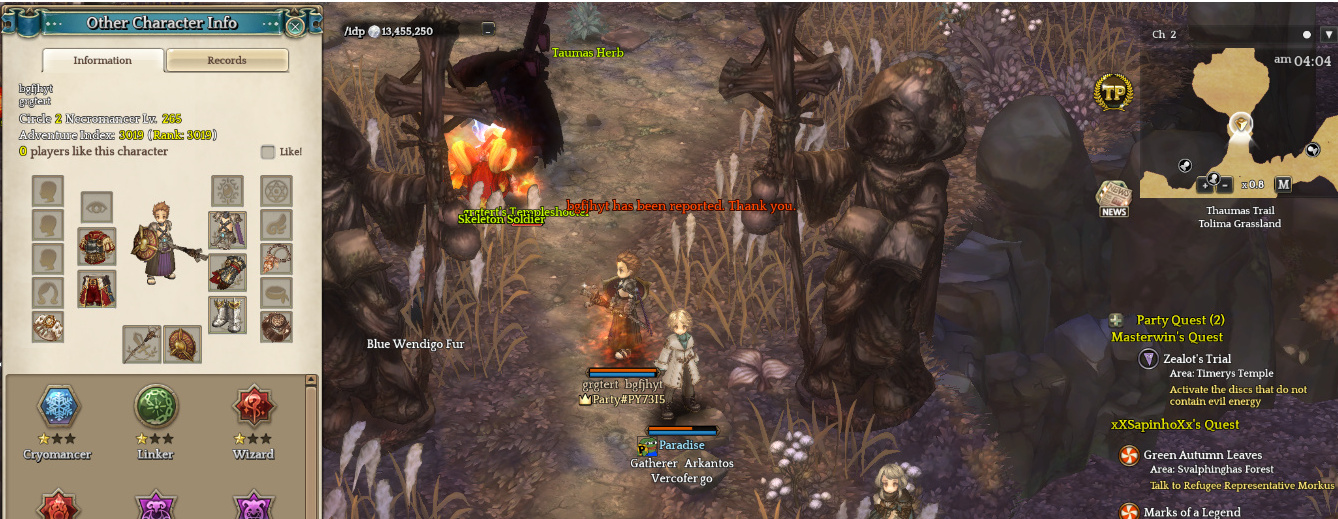Open the News icon
Screen dimensions: 1338x519
tap(1113, 198)
